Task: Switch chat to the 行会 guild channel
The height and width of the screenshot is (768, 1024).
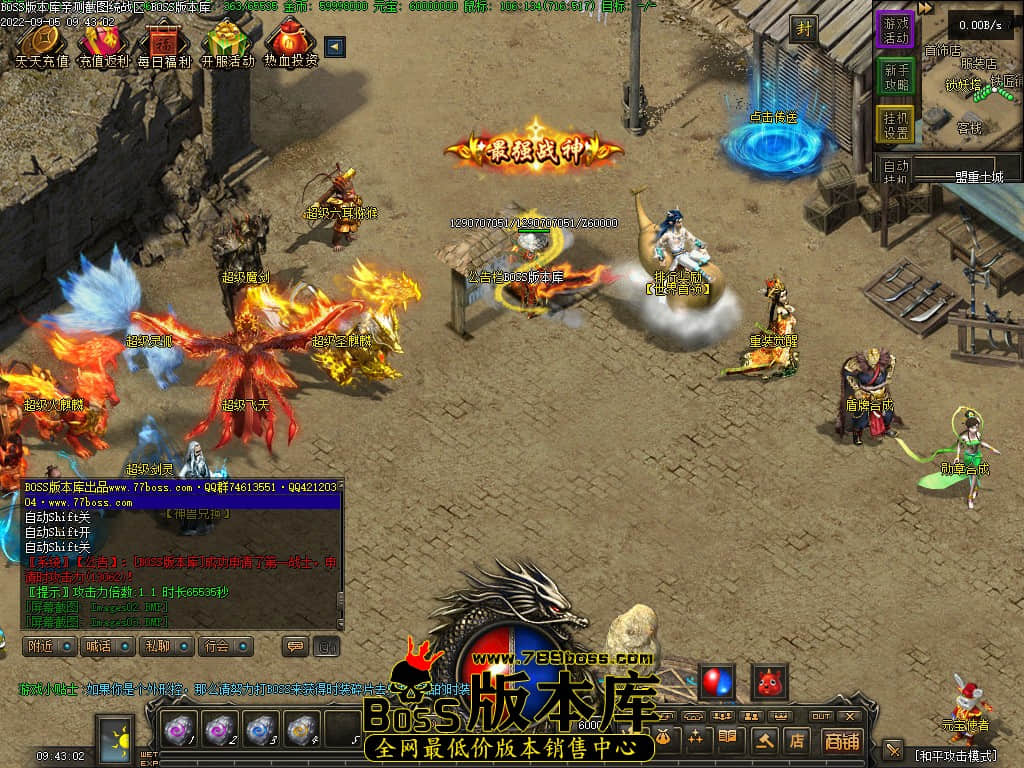Action: tap(224, 646)
